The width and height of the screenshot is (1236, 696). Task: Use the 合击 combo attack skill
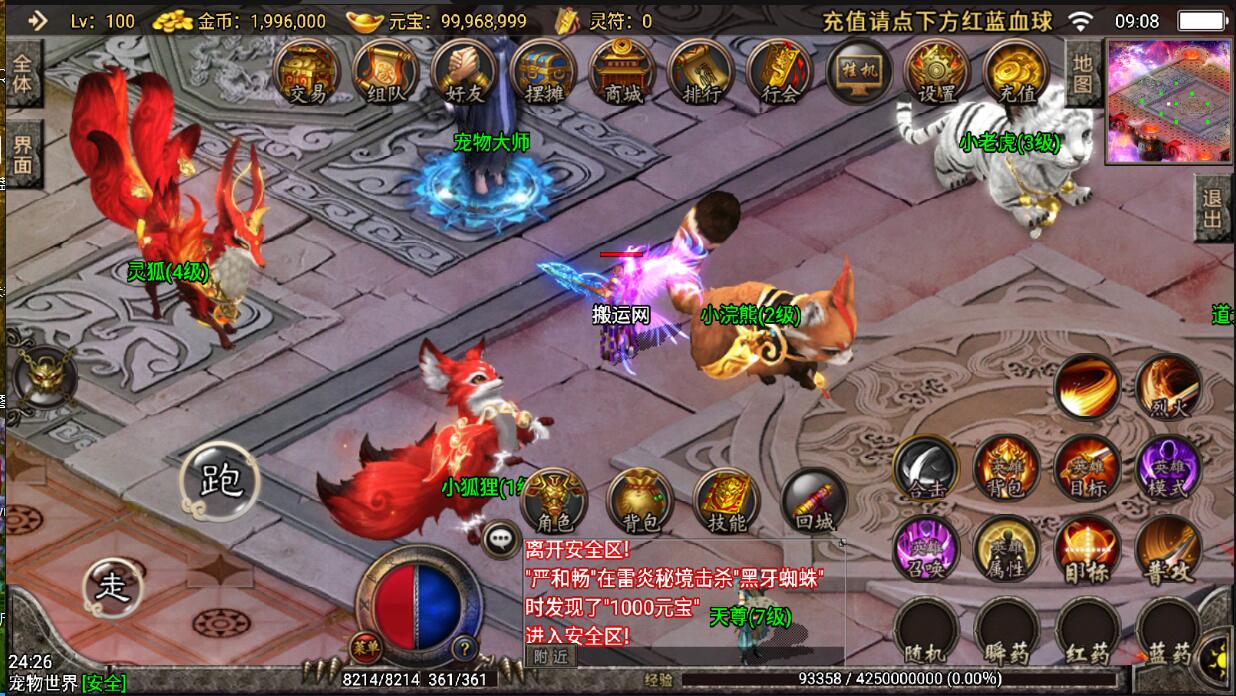point(926,468)
